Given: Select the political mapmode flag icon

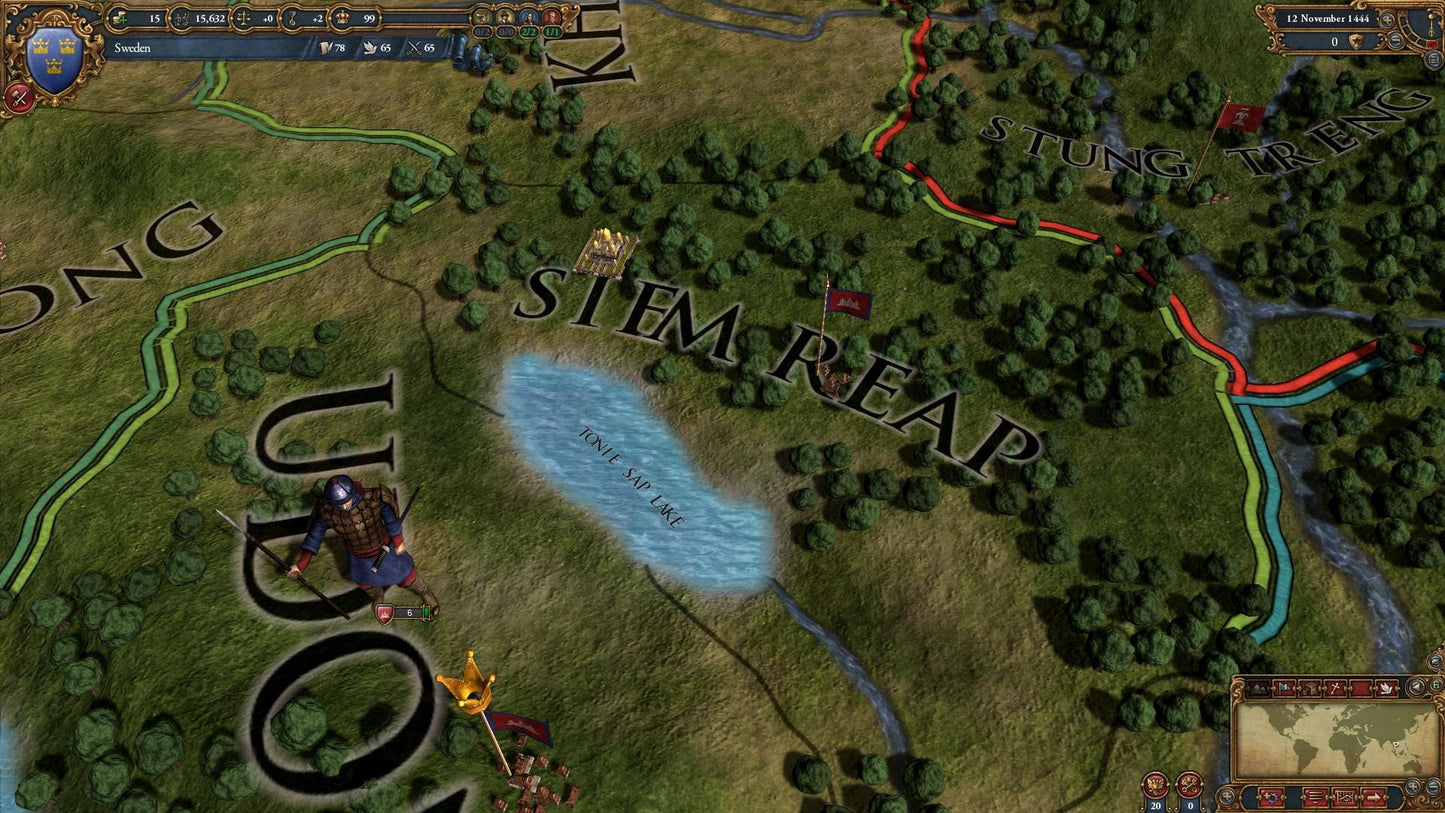Looking at the screenshot, I should pos(1283,688).
